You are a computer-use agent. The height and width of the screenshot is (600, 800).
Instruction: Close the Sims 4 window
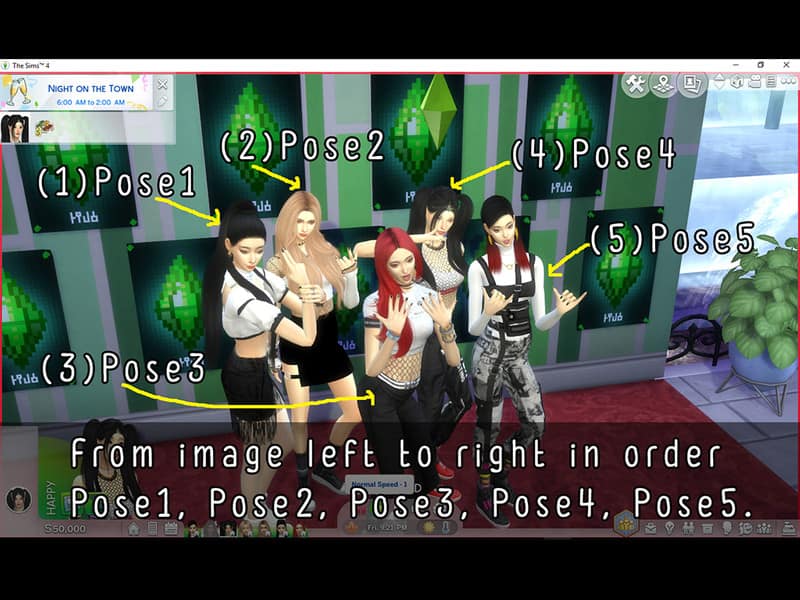pos(786,65)
